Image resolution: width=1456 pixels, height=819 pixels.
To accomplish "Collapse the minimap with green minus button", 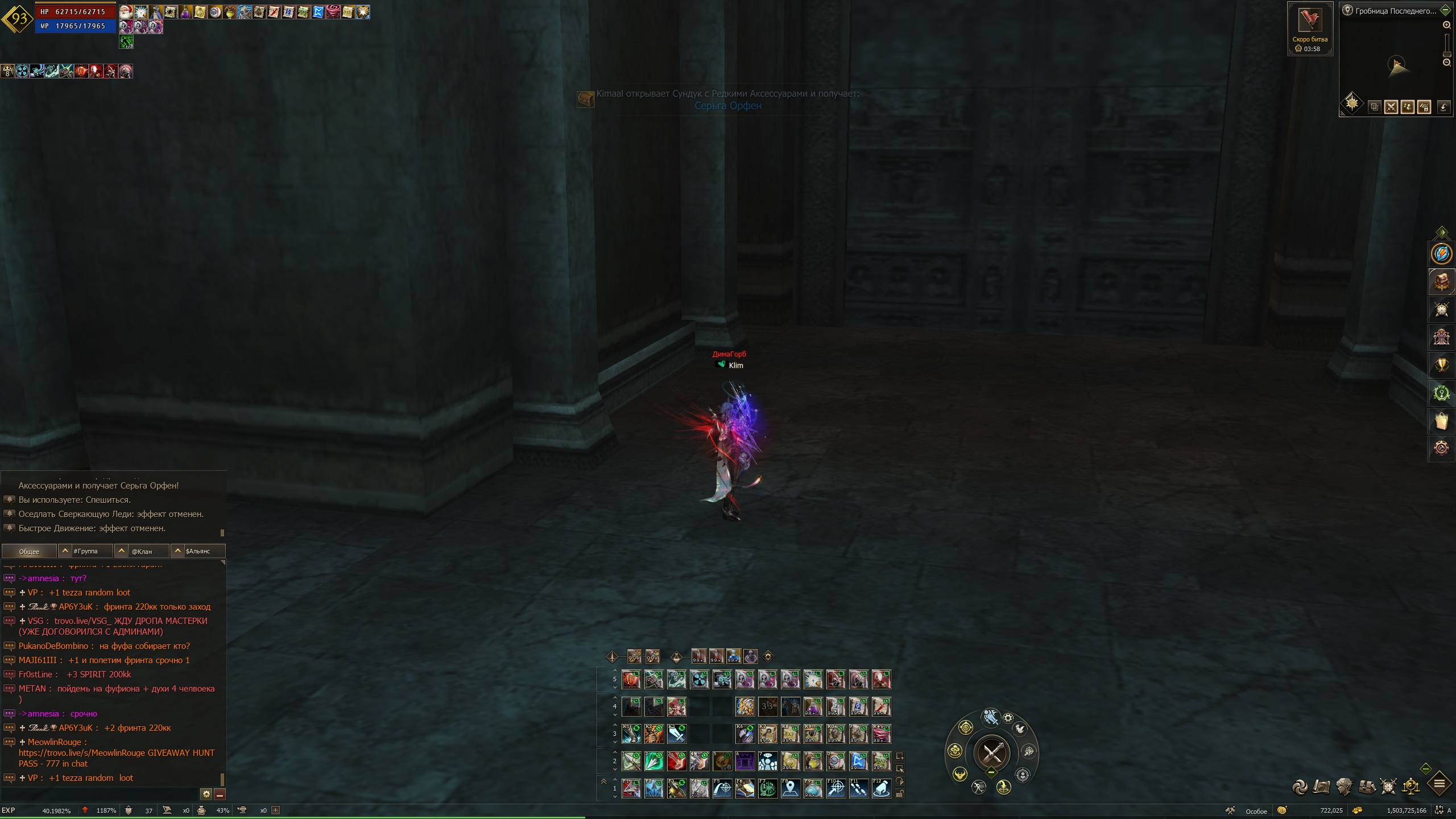I will tap(1445, 10).
